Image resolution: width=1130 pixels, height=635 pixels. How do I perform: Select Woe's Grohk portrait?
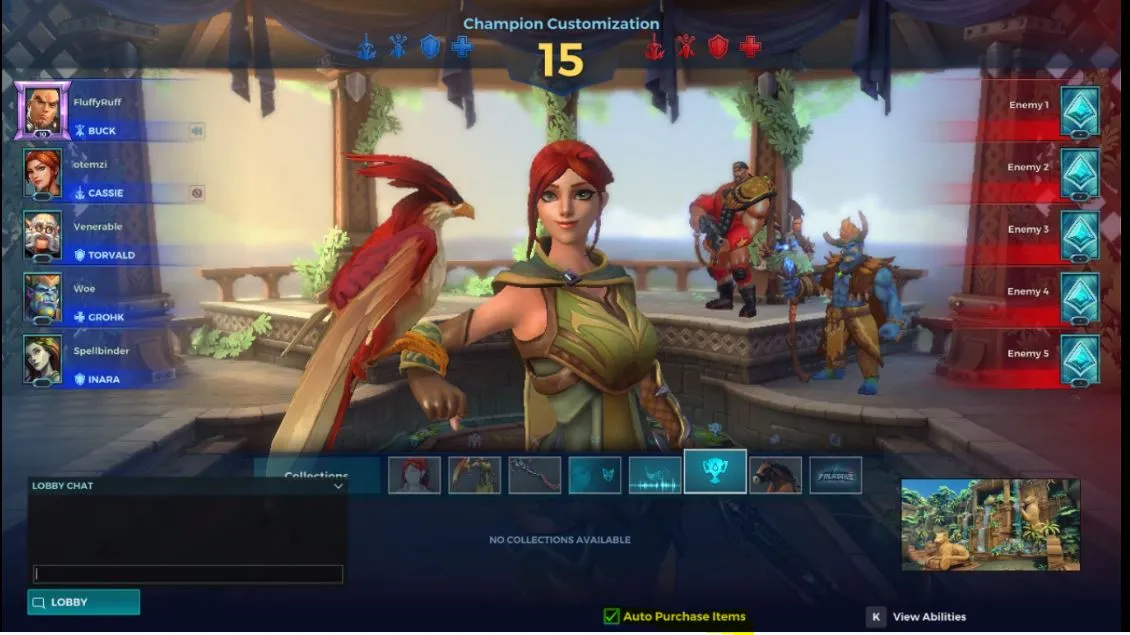pos(42,297)
